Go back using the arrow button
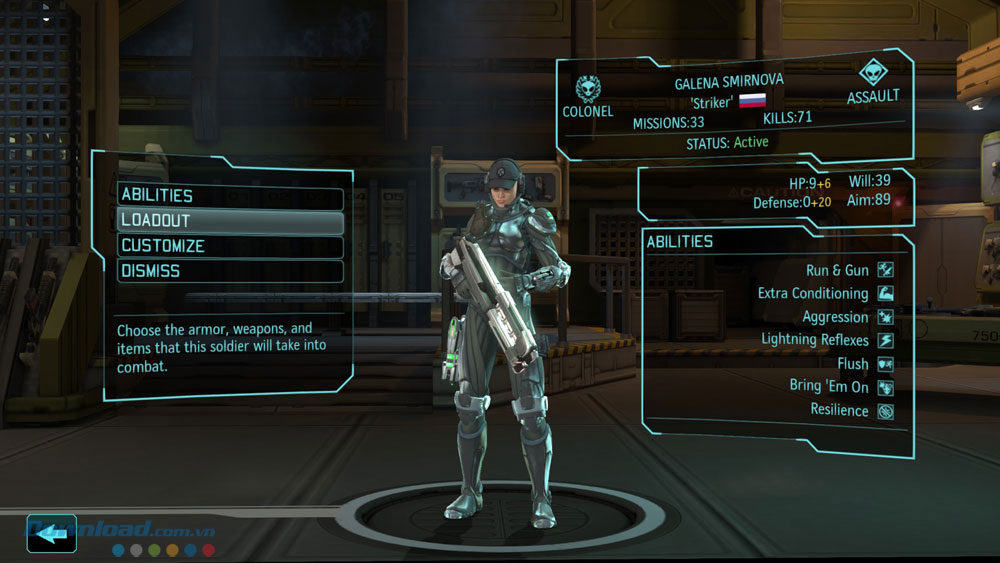This screenshot has width=1000, height=563. (x=52, y=534)
